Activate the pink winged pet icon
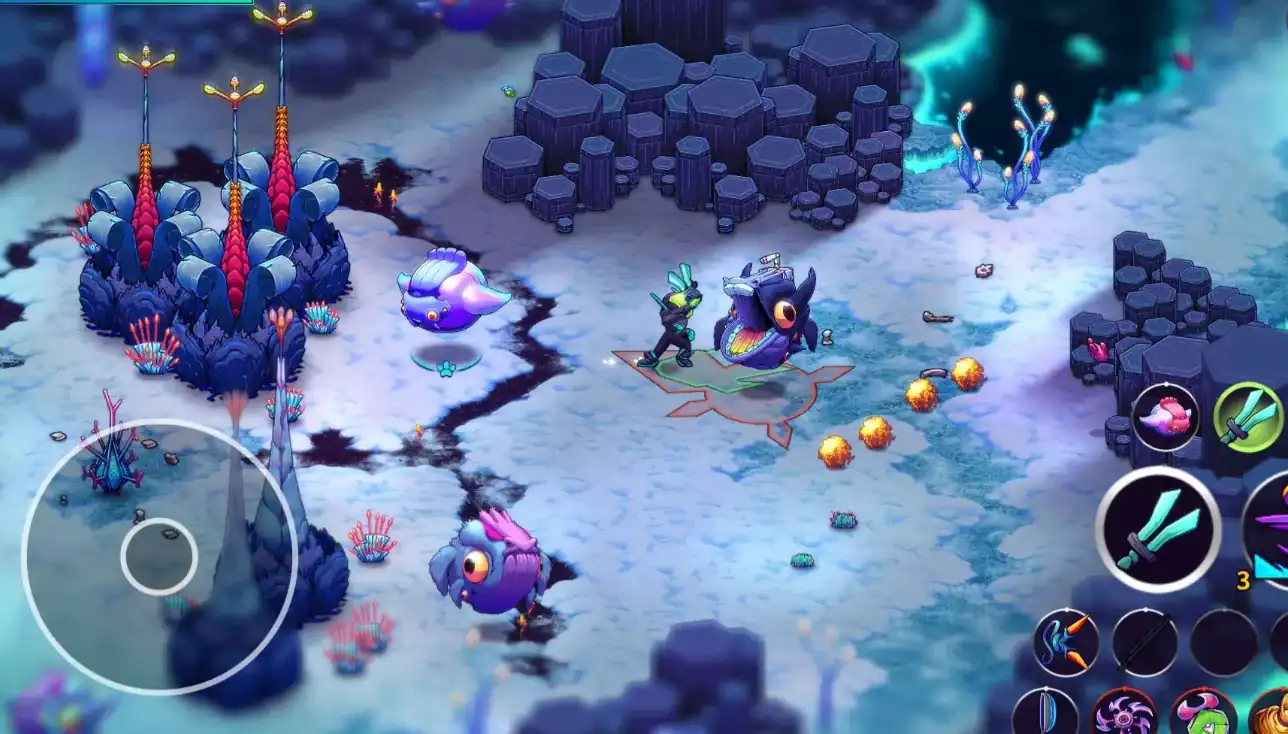1288x734 pixels. click(1165, 416)
